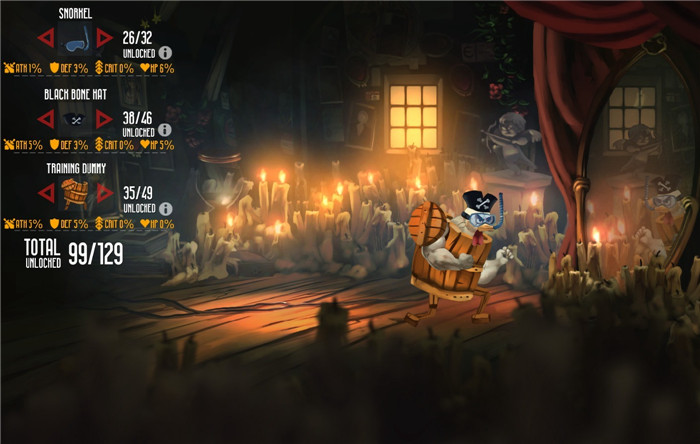Cycle to previous Snorkel face item
The image size is (700, 444).
46,39
